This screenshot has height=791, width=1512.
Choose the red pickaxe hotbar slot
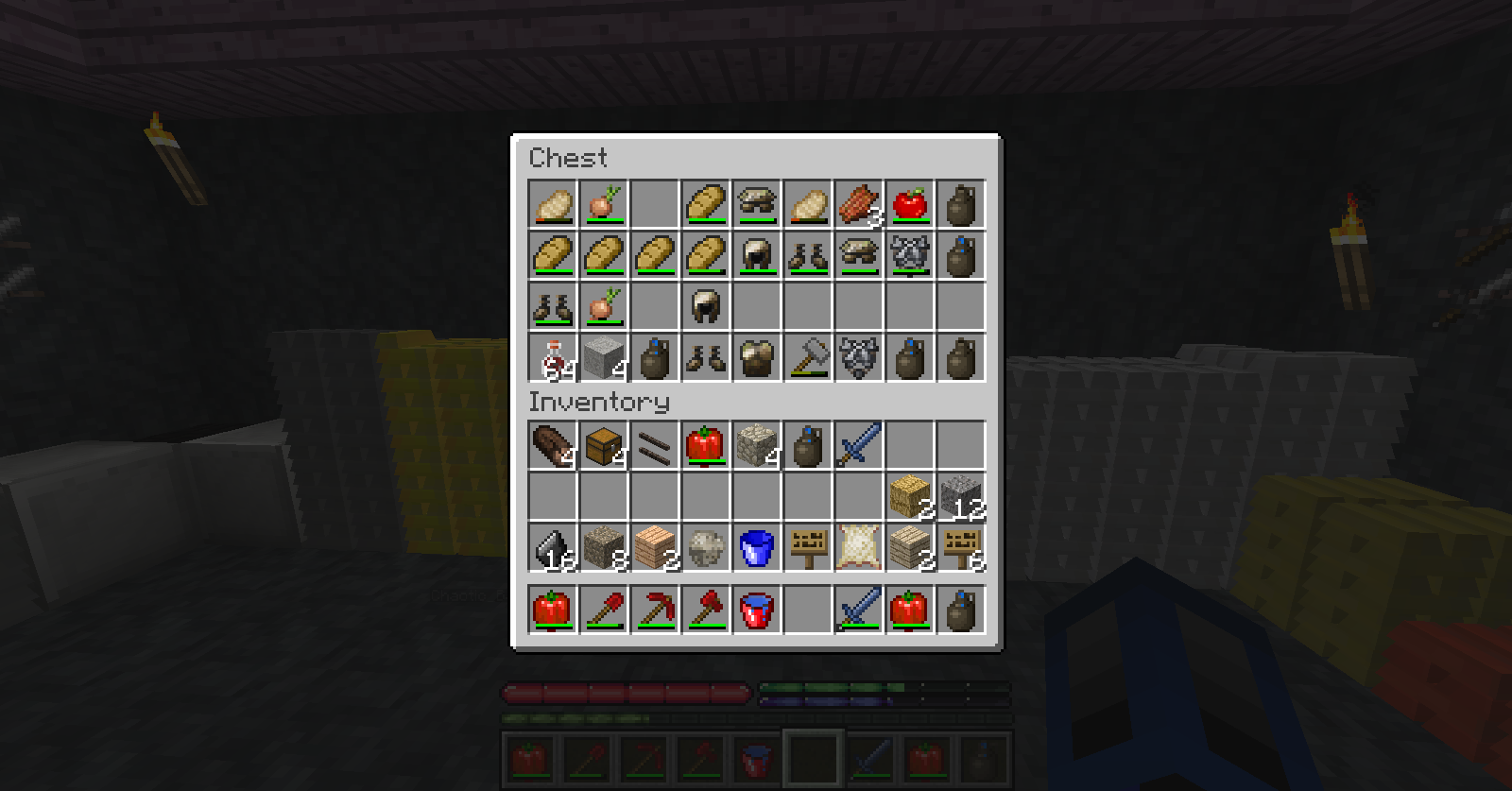click(655, 610)
